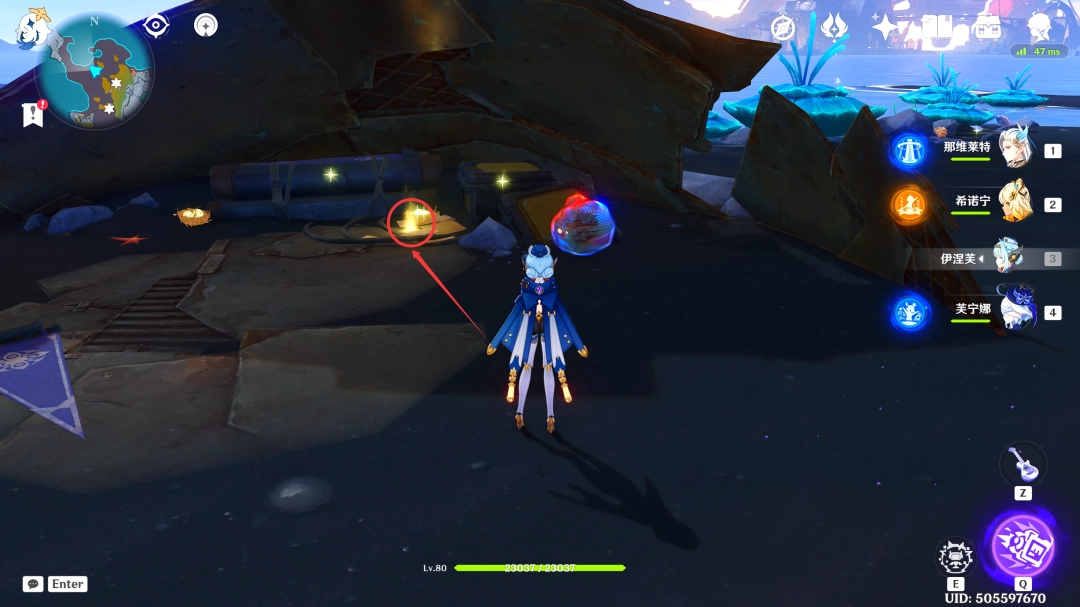The height and width of the screenshot is (607, 1080).
Task: Open the Wish four-pointed star icon
Action: click(x=886, y=27)
